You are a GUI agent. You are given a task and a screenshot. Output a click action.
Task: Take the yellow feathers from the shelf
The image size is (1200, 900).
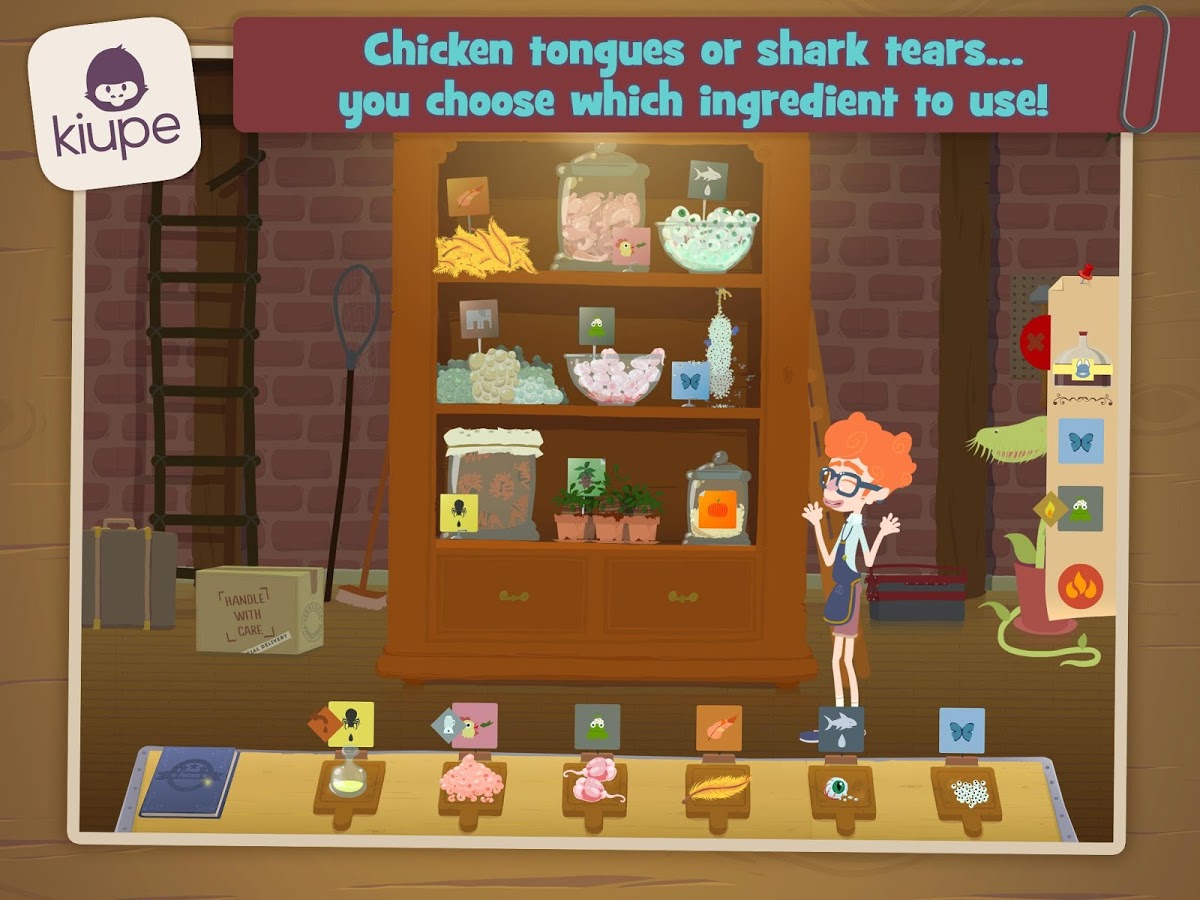tap(483, 248)
